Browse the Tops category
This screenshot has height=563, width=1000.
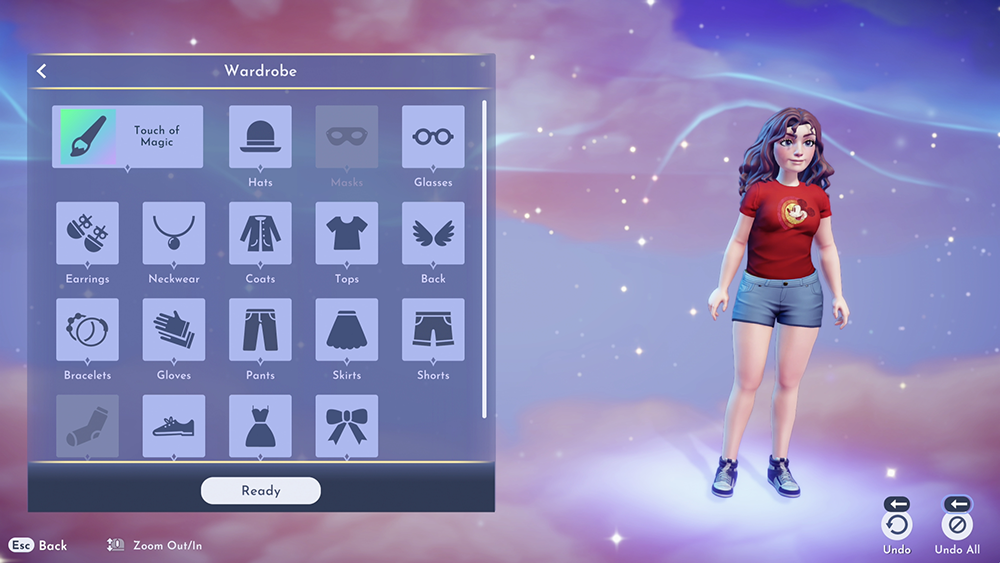pos(347,233)
